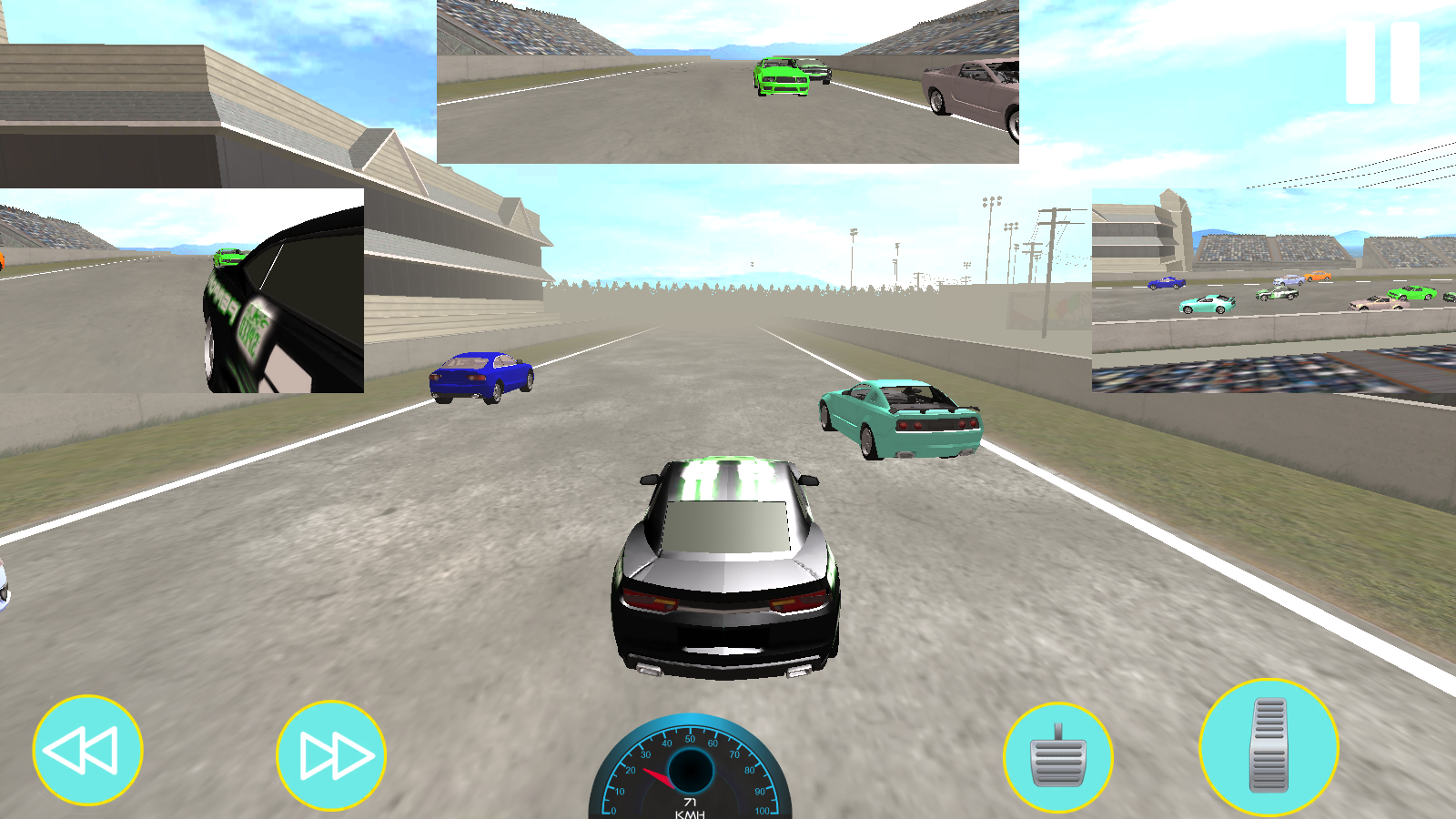Image resolution: width=1456 pixels, height=819 pixels.
Task: Click the top rear-view camera panel
Action: point(728,82)
